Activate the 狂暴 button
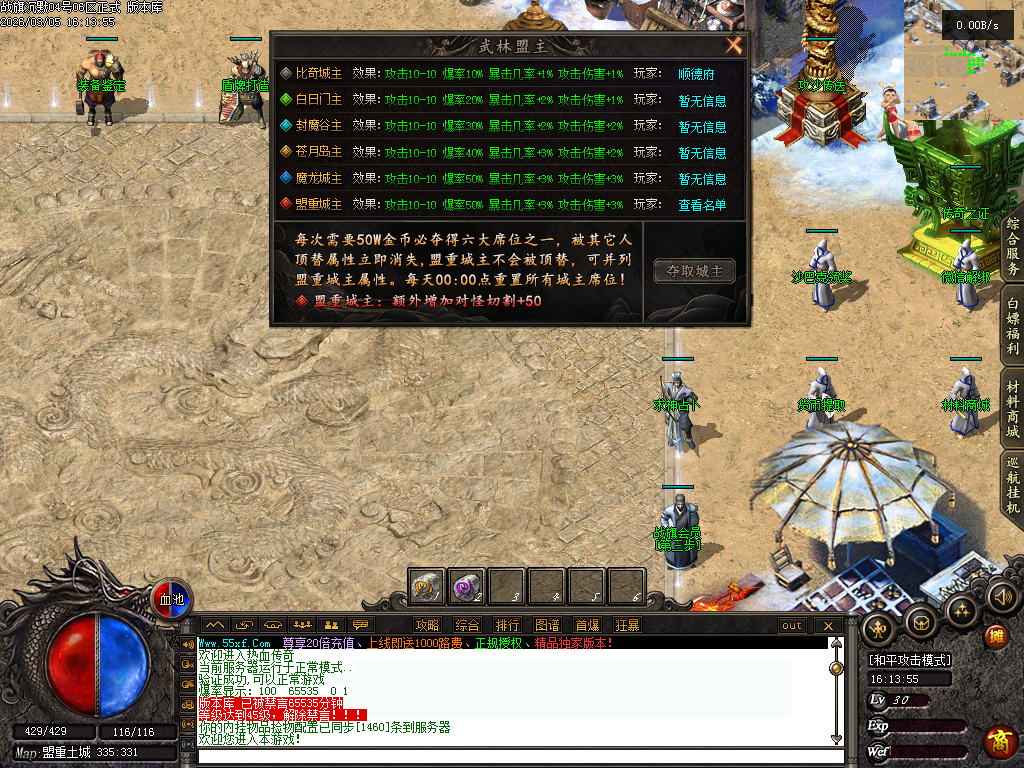The image size is (1024, 768). pos(627,626)
